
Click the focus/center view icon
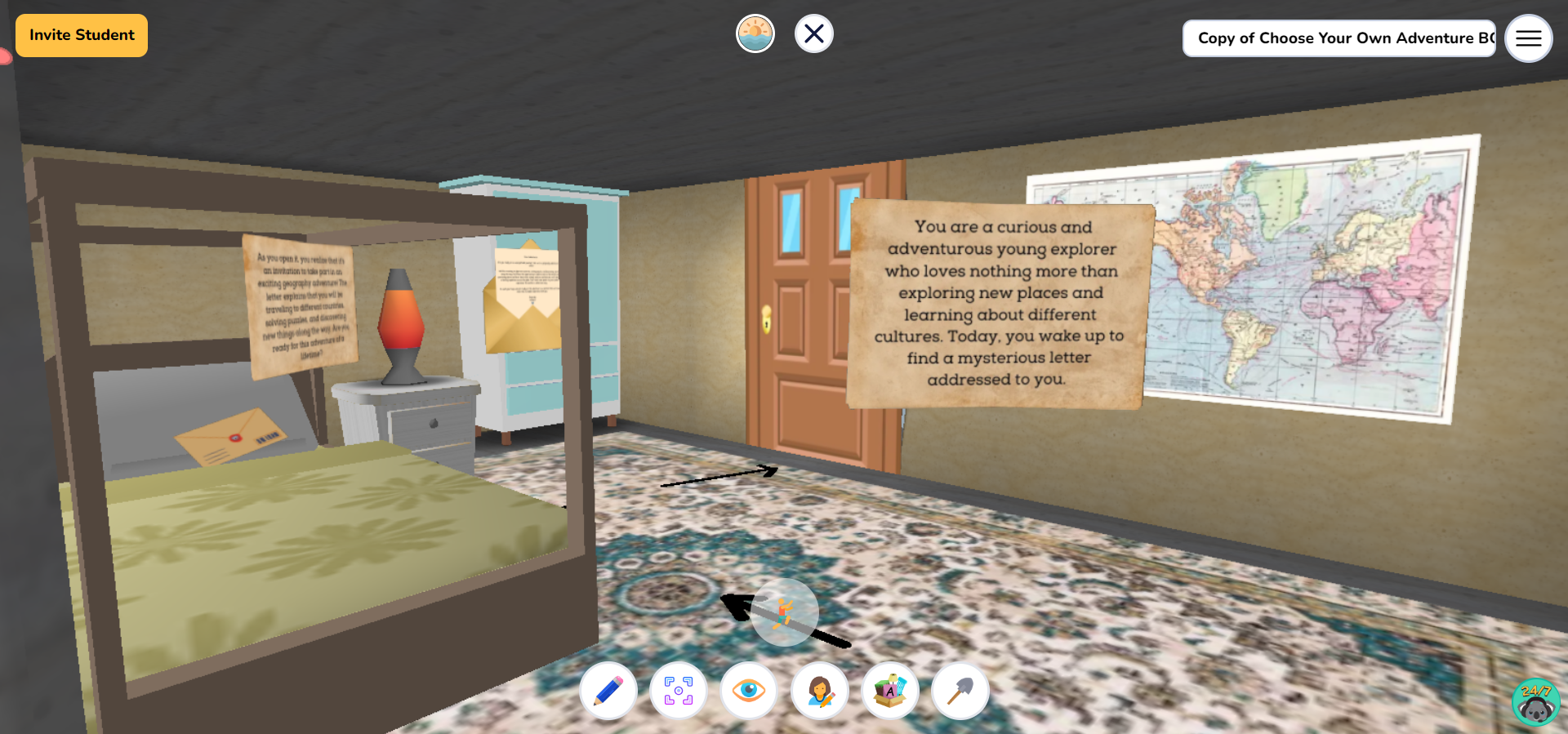click(x=678, y=691)
